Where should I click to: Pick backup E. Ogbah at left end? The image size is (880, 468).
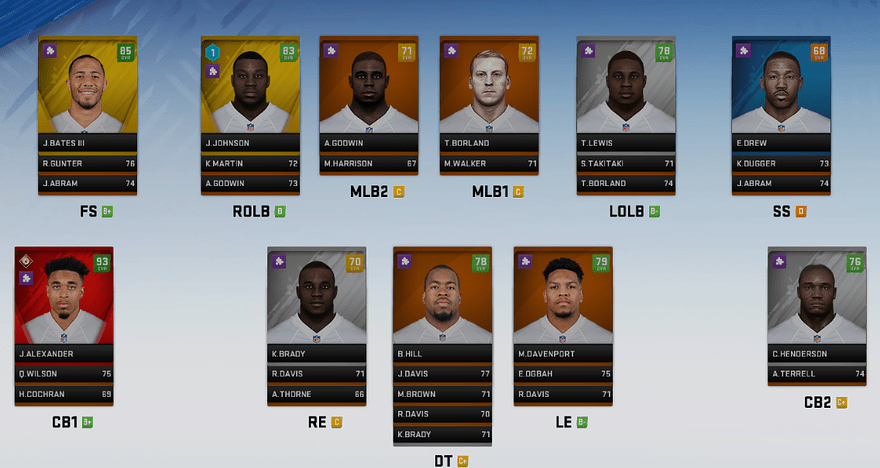[x=563, y=374]
